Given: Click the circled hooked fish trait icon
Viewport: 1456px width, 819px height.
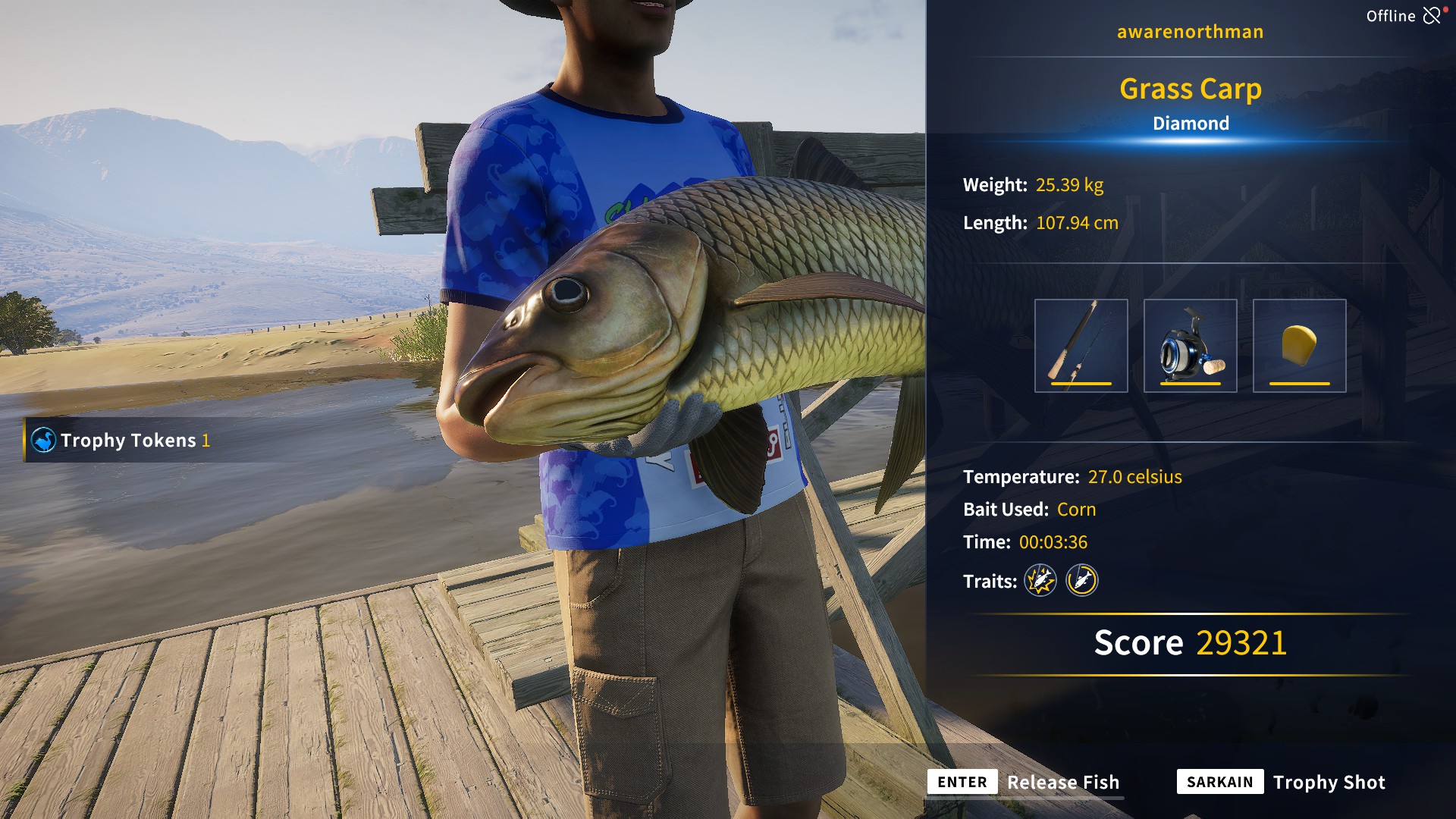Looking at the screenshot, I should pos(1082,581).
